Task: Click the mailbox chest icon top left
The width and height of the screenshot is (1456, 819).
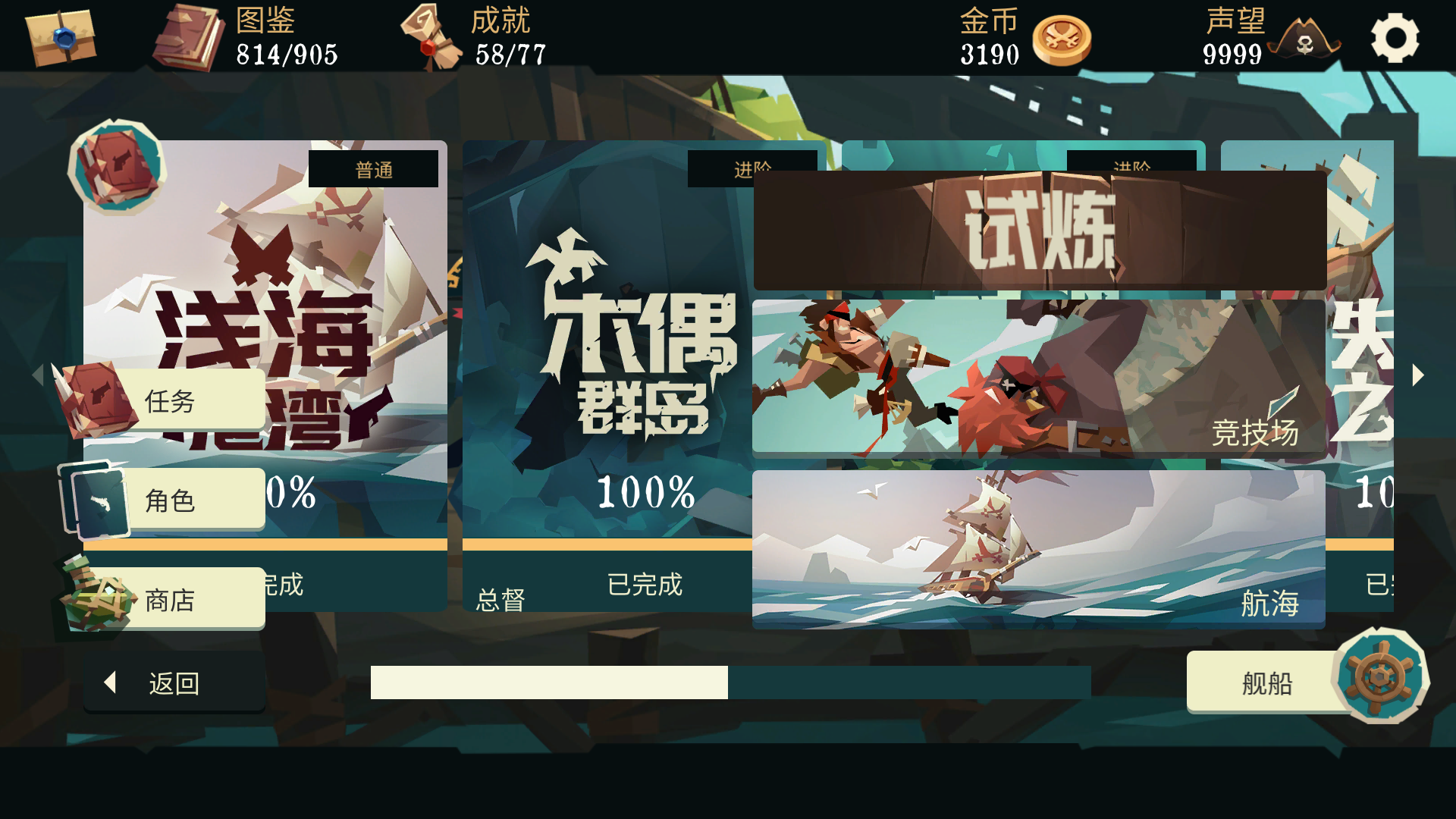Action: (59, 39)
